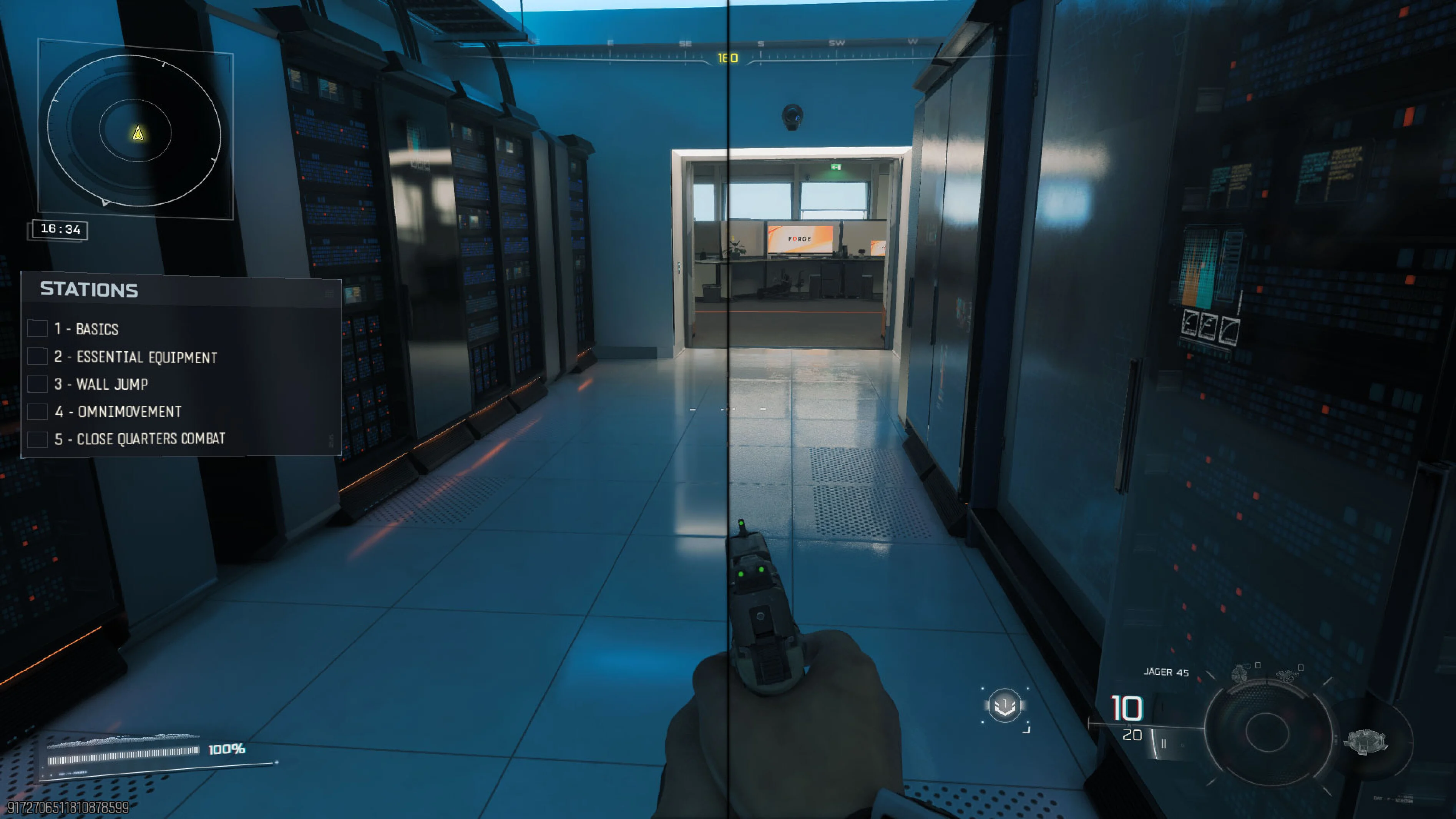The image size is (1456, 819).
Task: Select the 1 - Basics station entry
Action: (86, 329)
